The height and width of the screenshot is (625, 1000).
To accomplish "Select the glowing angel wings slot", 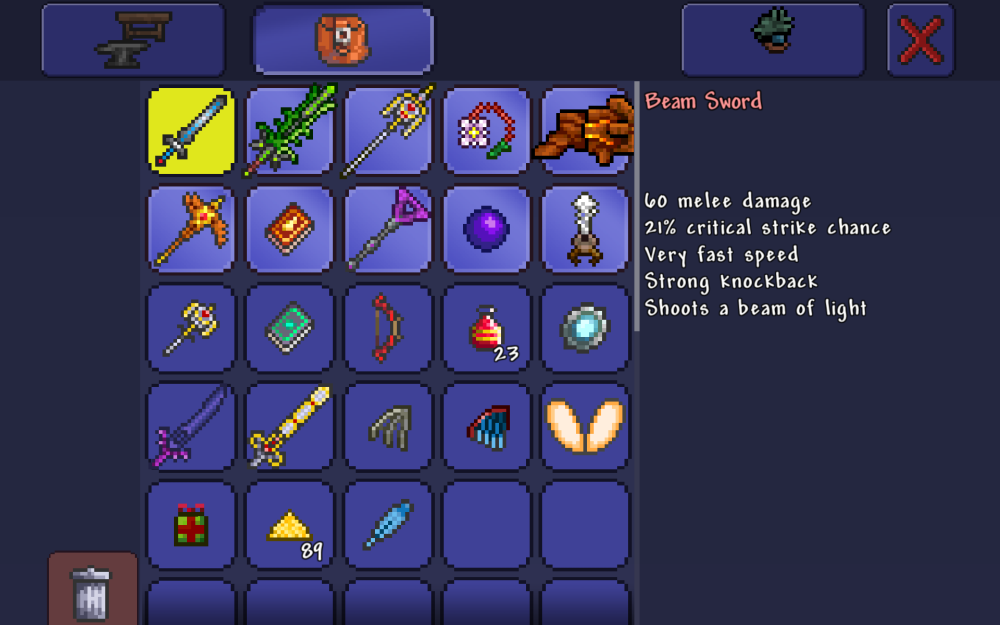I will click(585, 426).
